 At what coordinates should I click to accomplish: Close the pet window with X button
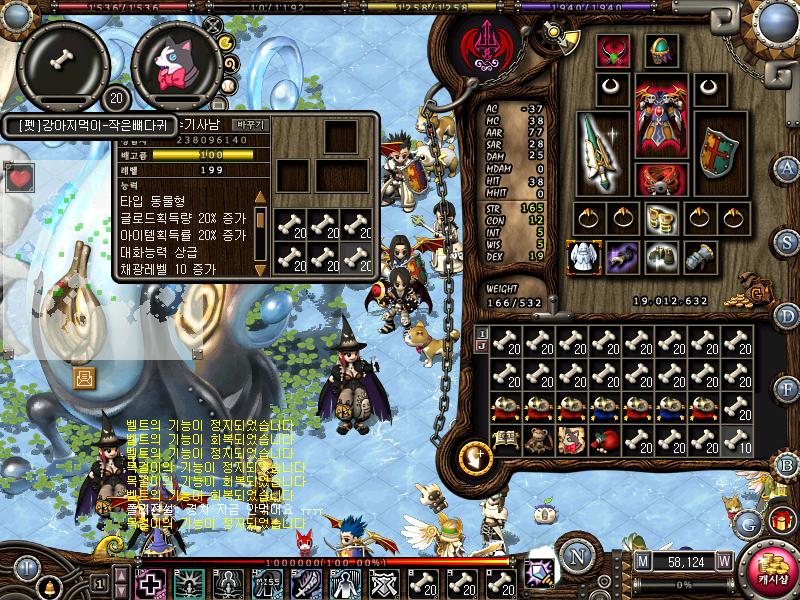click(212, 23)
